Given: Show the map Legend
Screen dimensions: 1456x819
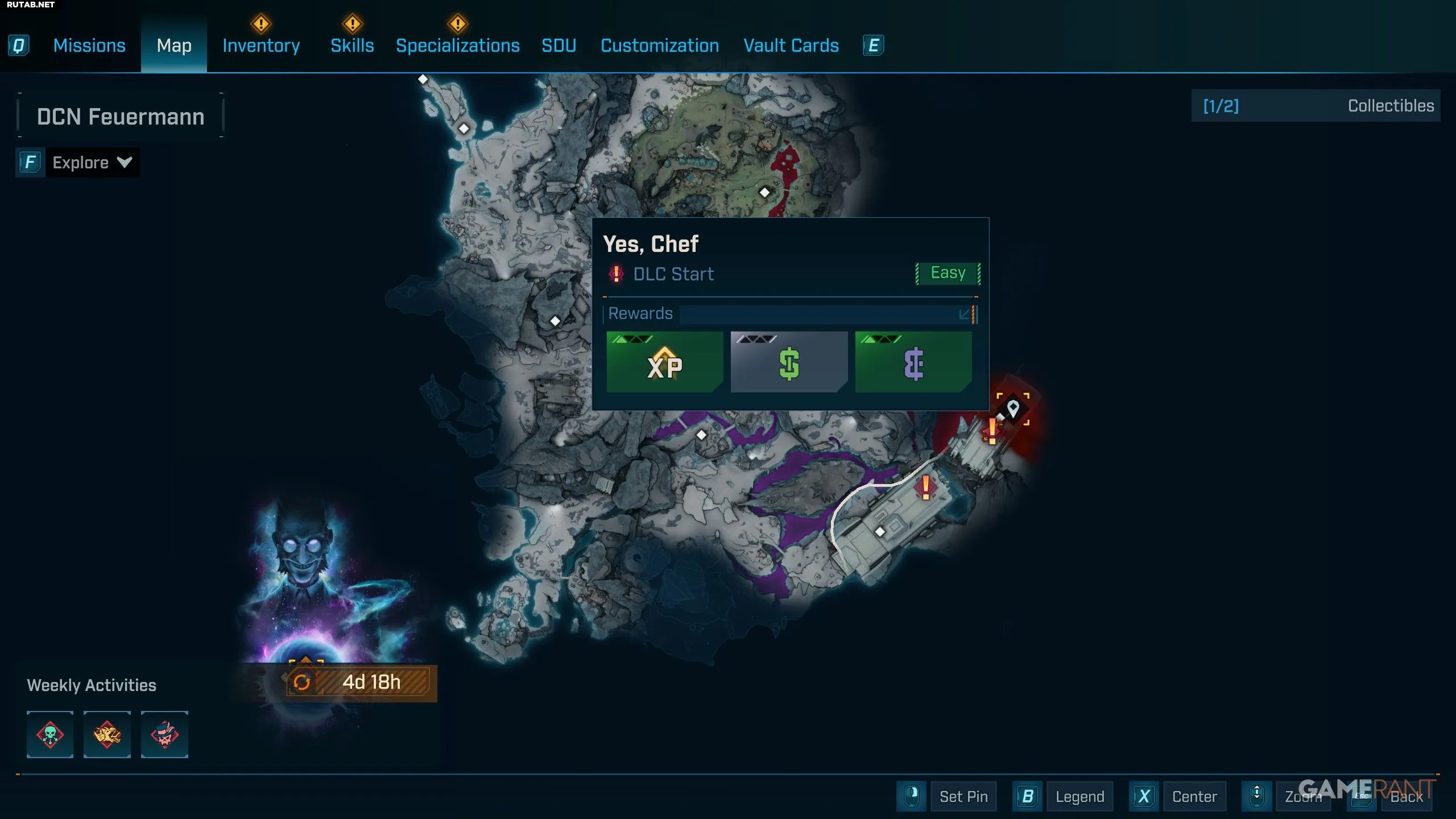Looking at the screenshot, I should (x=1079, y=796).
